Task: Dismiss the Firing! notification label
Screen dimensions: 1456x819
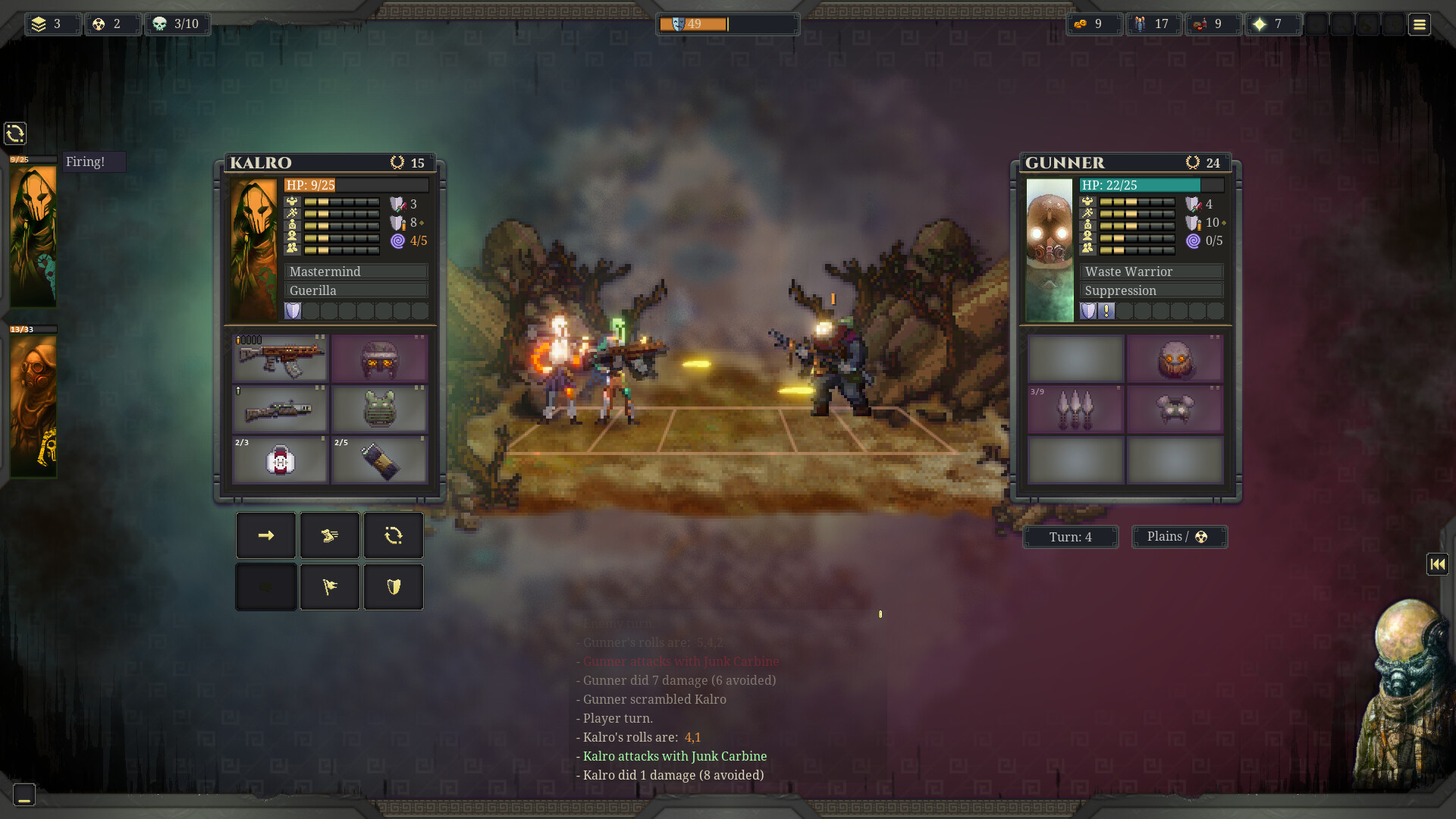Action: pos(93,162)
